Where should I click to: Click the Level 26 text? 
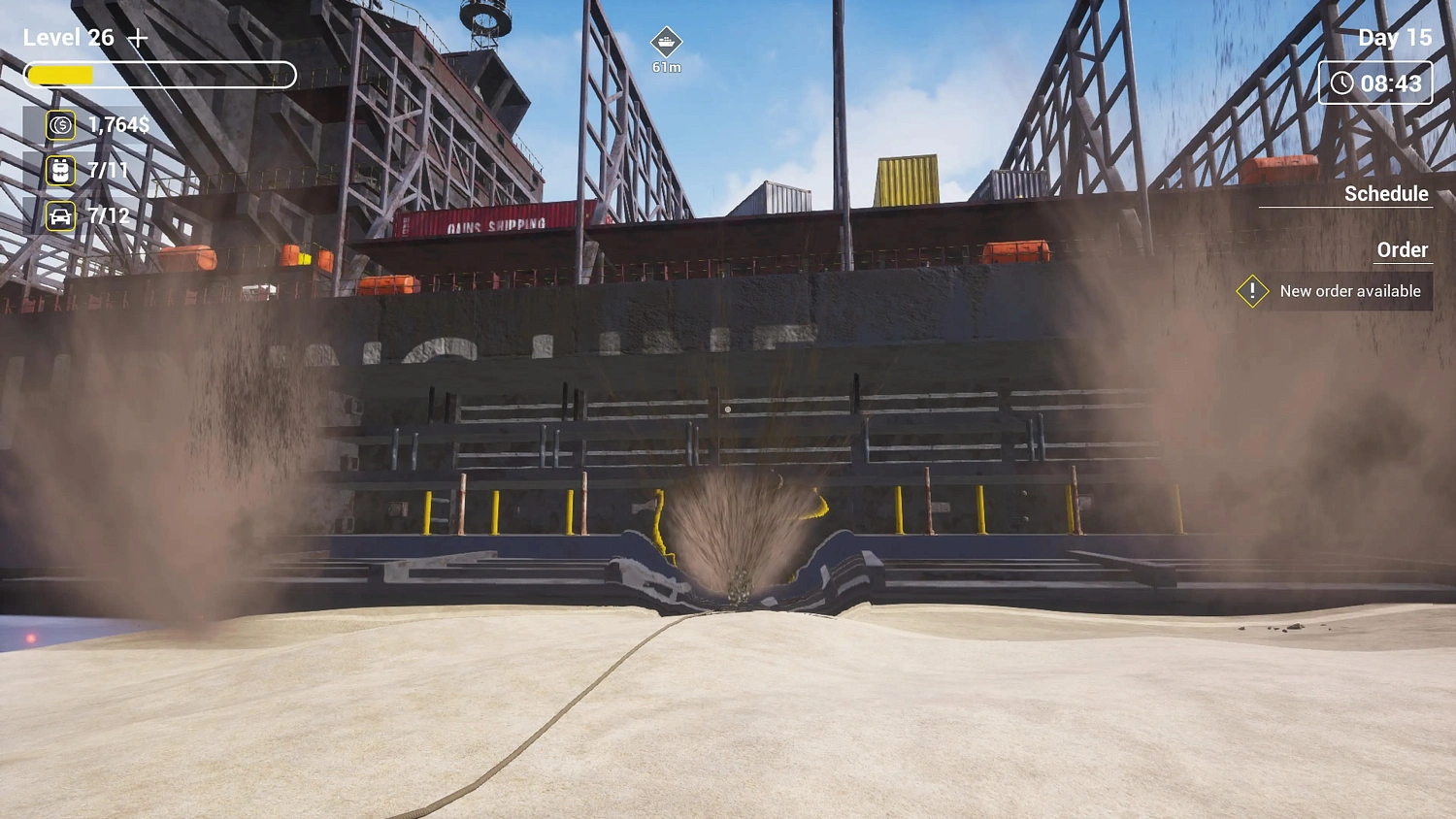point(70,37)
